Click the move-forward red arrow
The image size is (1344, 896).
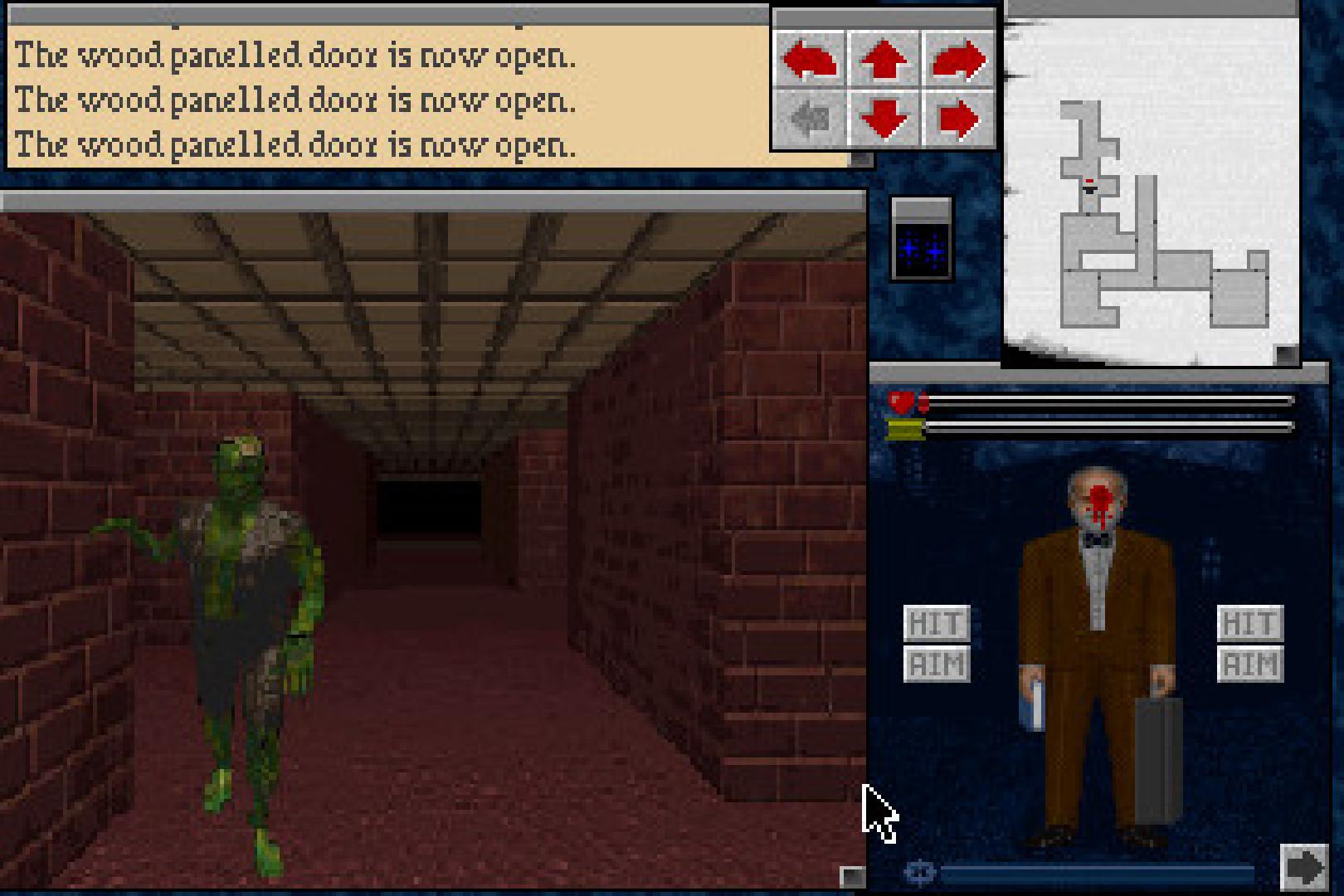click(x=884, y=58)
